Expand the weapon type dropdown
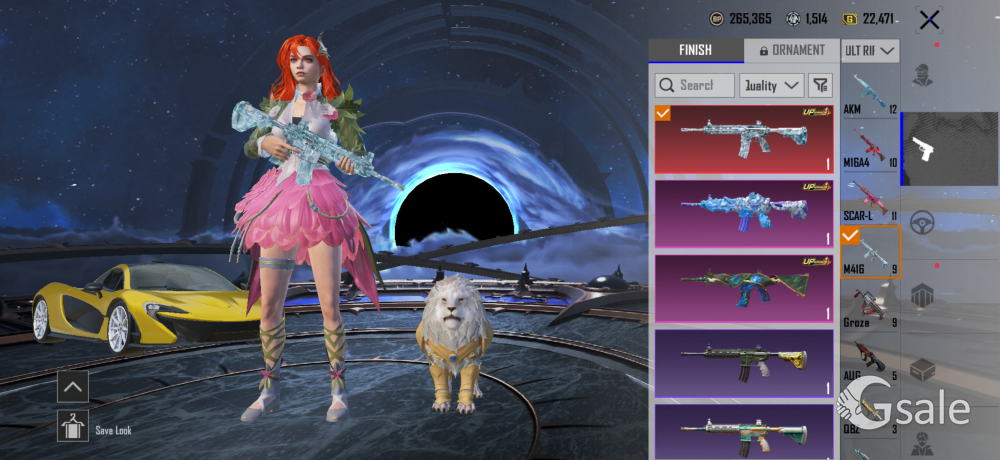Screen dimensions: 1000x460 (x=870, y=51)
